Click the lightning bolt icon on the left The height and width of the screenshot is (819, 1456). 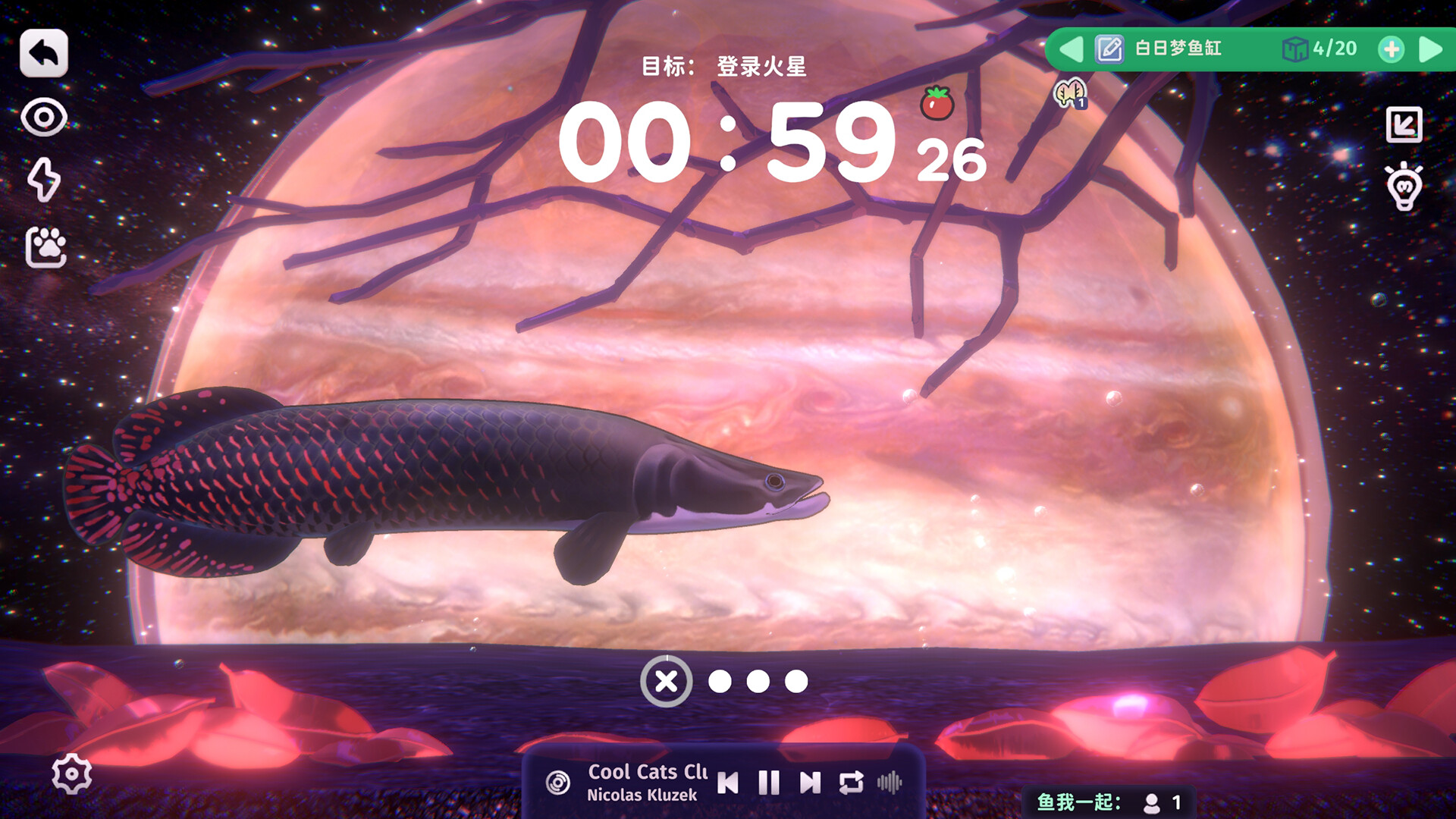click(45, 181)
